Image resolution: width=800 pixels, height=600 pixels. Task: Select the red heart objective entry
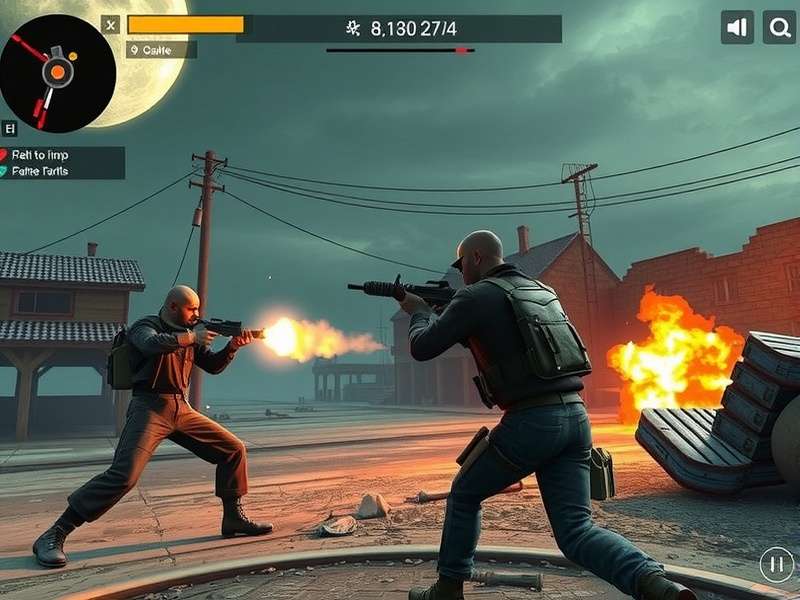pos(62,155)
